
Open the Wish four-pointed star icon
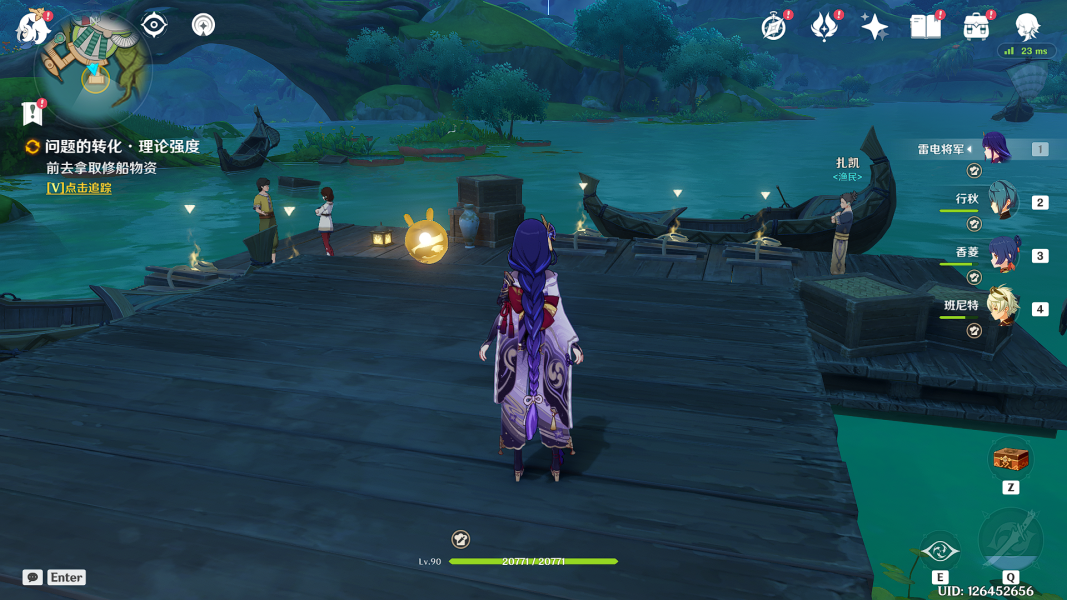point(874,27)
